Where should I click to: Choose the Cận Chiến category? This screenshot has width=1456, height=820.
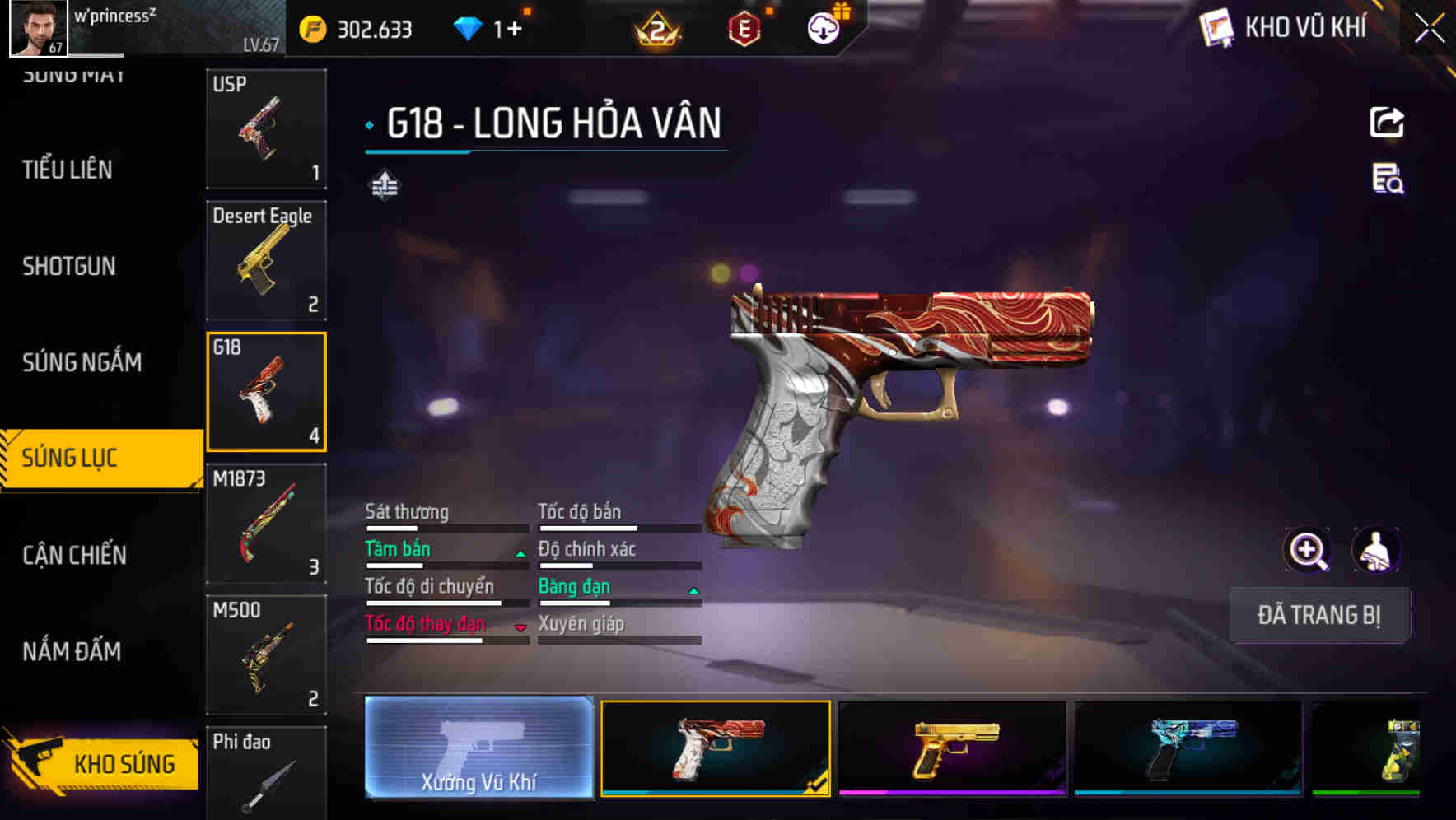pyautogui.click(x=74, y=555)
